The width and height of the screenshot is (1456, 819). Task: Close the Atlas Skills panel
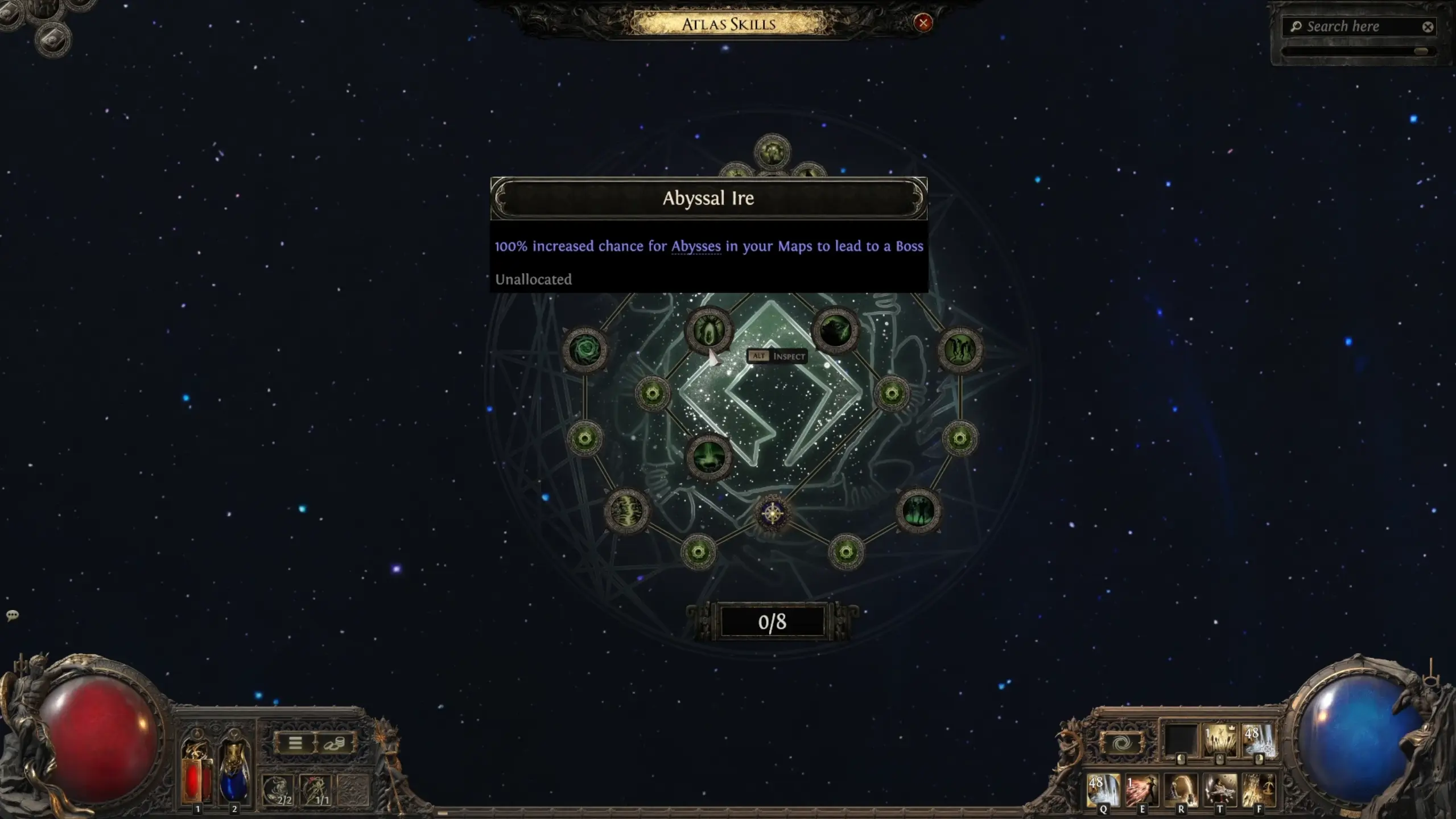click(923, 23)
